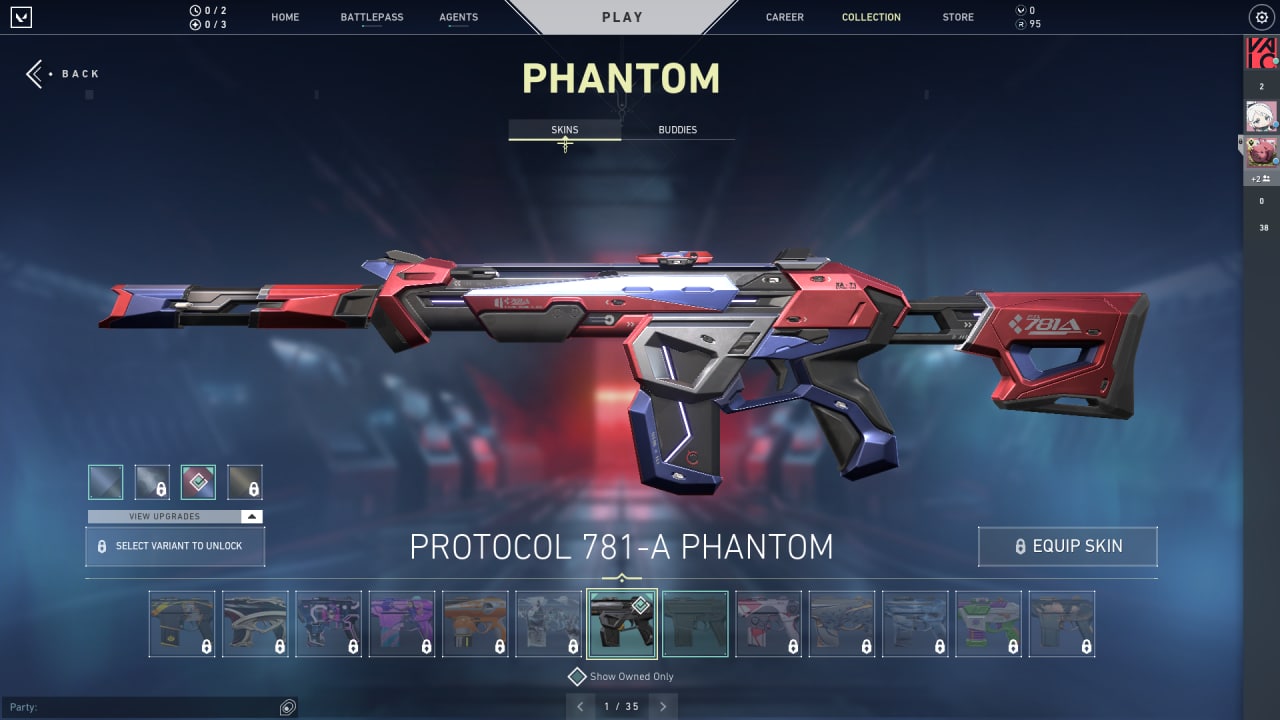Open the Collection menu item
Viewport: 1280px width, 720px height.
coord(871,16)
